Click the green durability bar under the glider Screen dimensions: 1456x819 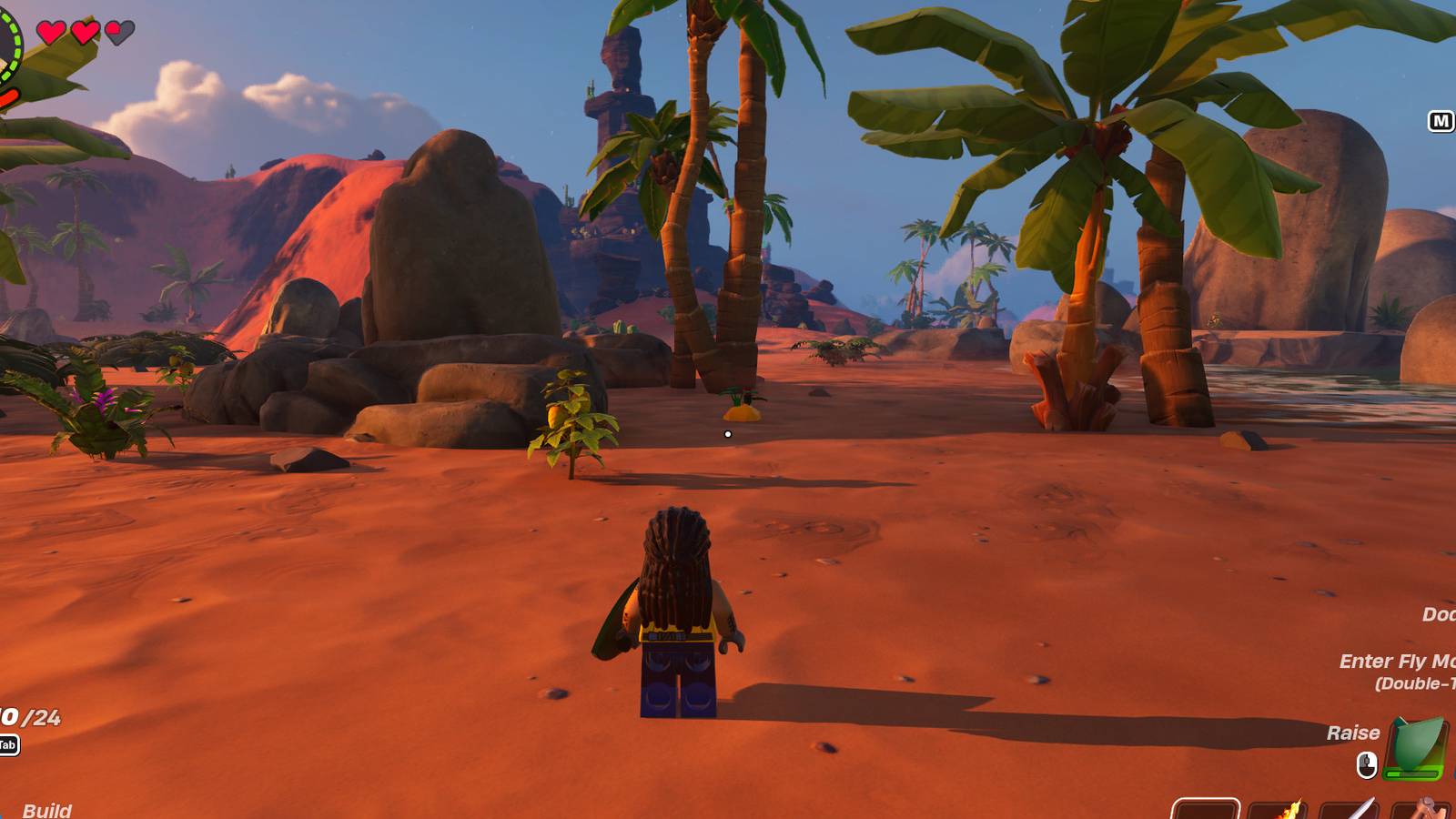(x=1410, y=772)
